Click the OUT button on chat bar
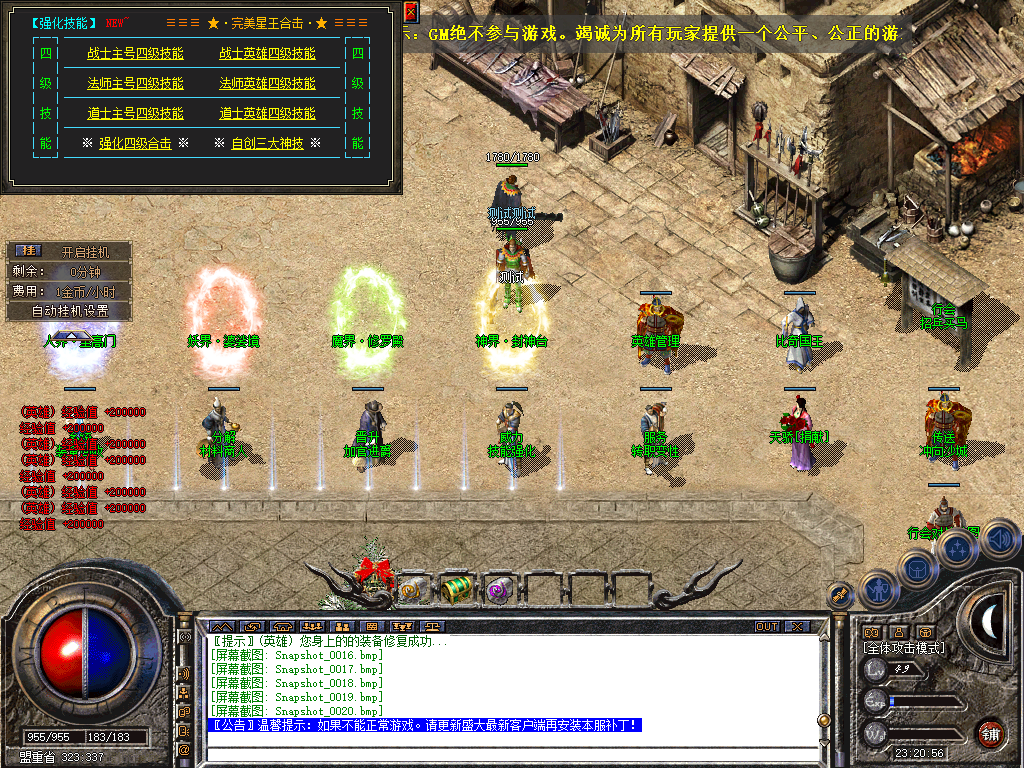This screenshot has height=768, width=1024. click(766, 627)
